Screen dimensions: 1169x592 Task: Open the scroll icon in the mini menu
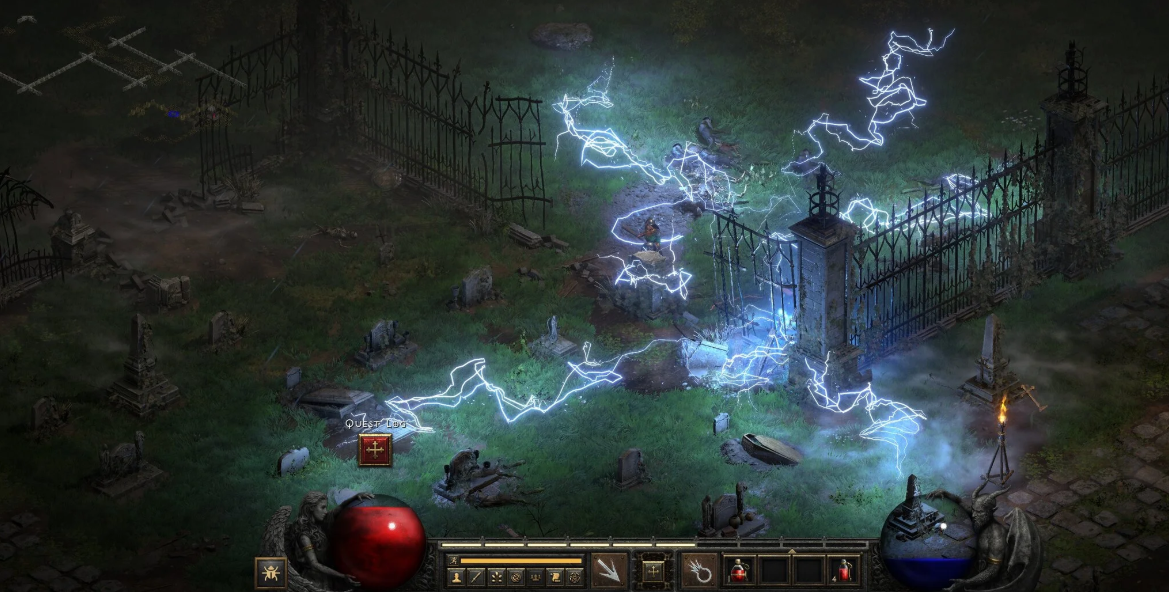(x=555, y=577)
